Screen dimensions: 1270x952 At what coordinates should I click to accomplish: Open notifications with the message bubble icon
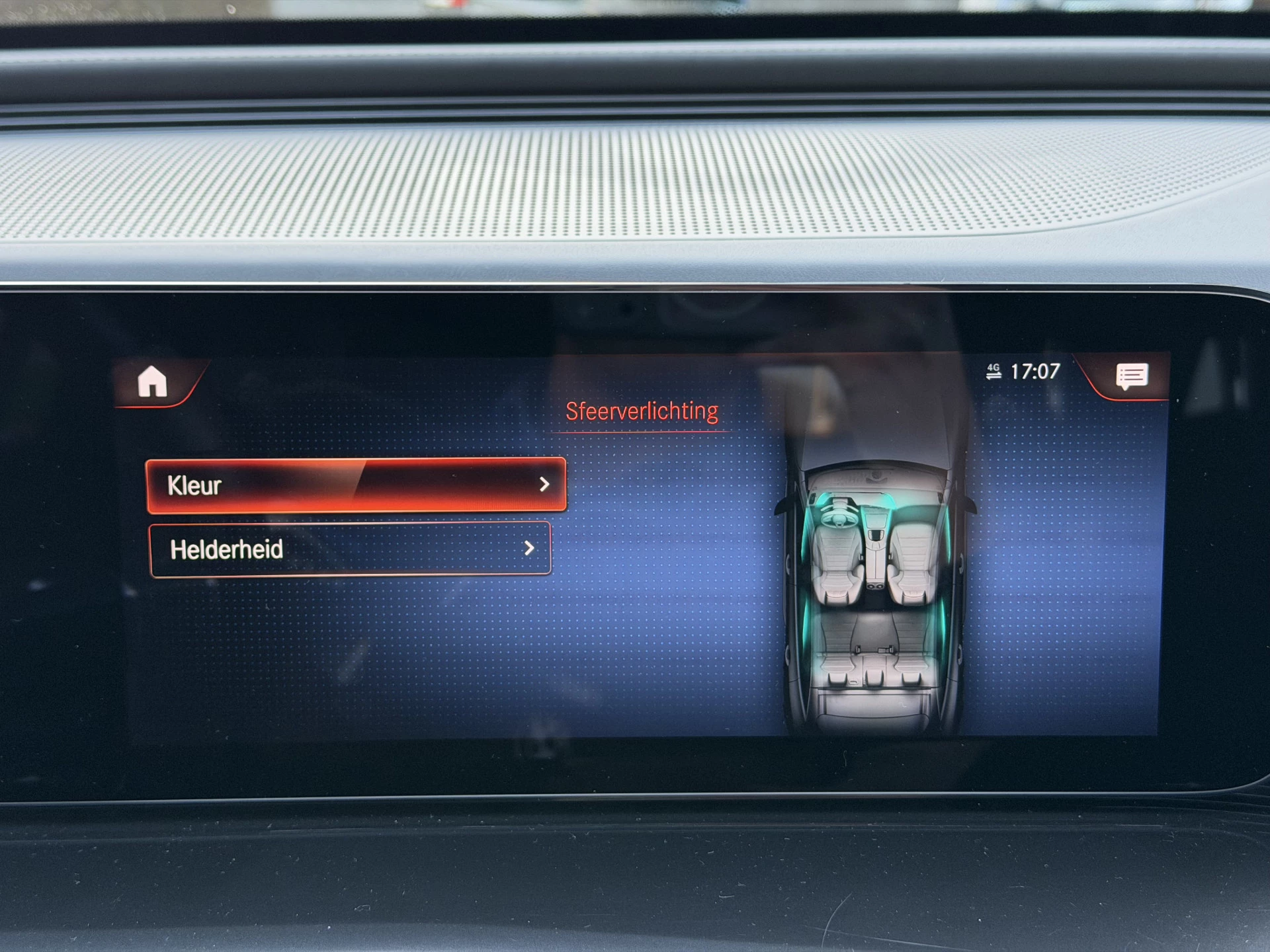pyautogui.click(x=1132, y=377)
